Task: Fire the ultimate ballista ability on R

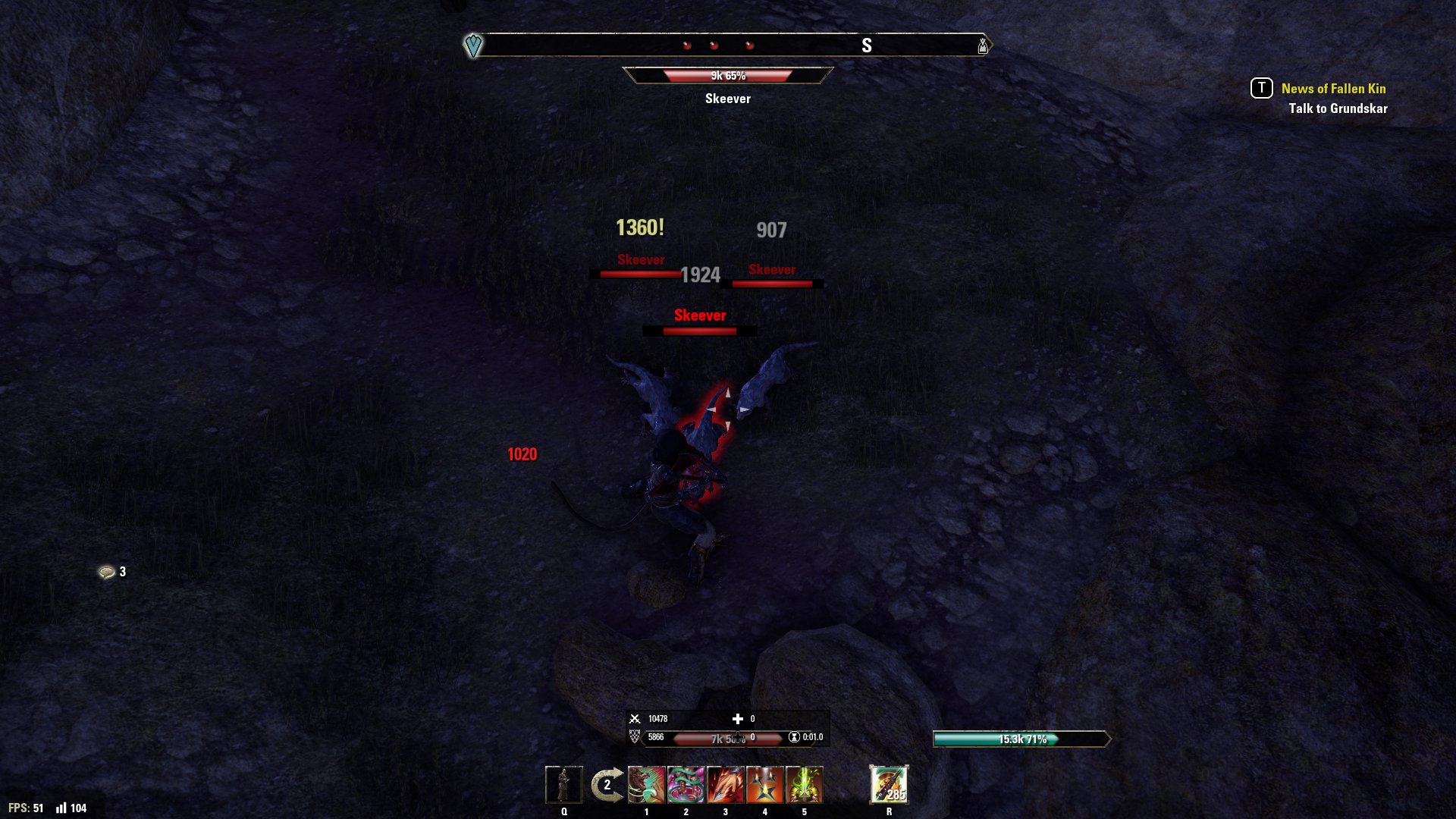Action: [x=890, y=784]
